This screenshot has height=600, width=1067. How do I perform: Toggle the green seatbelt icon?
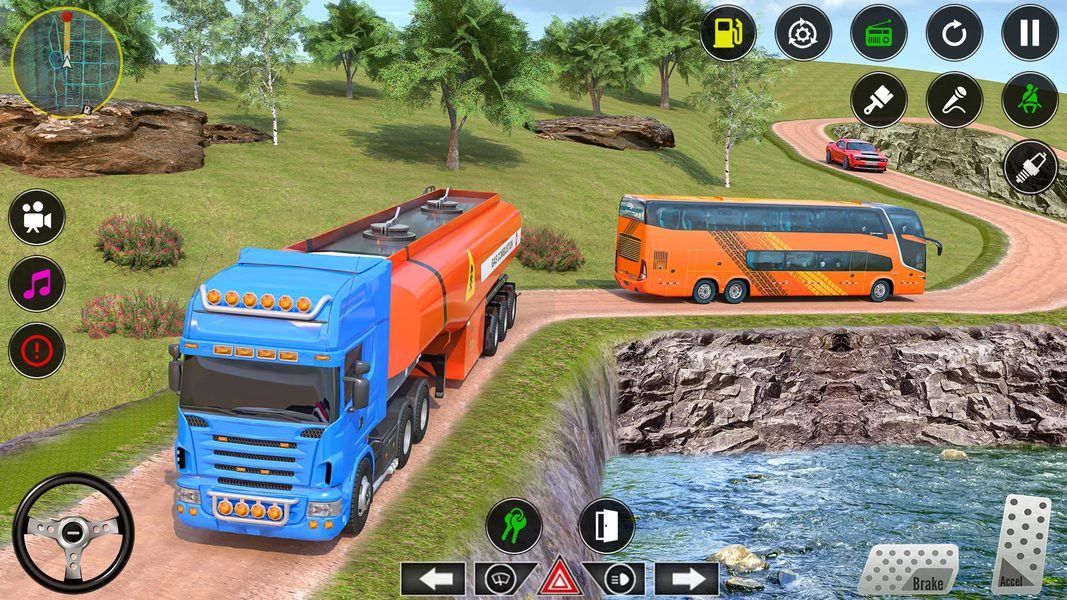click(1030, 100)
